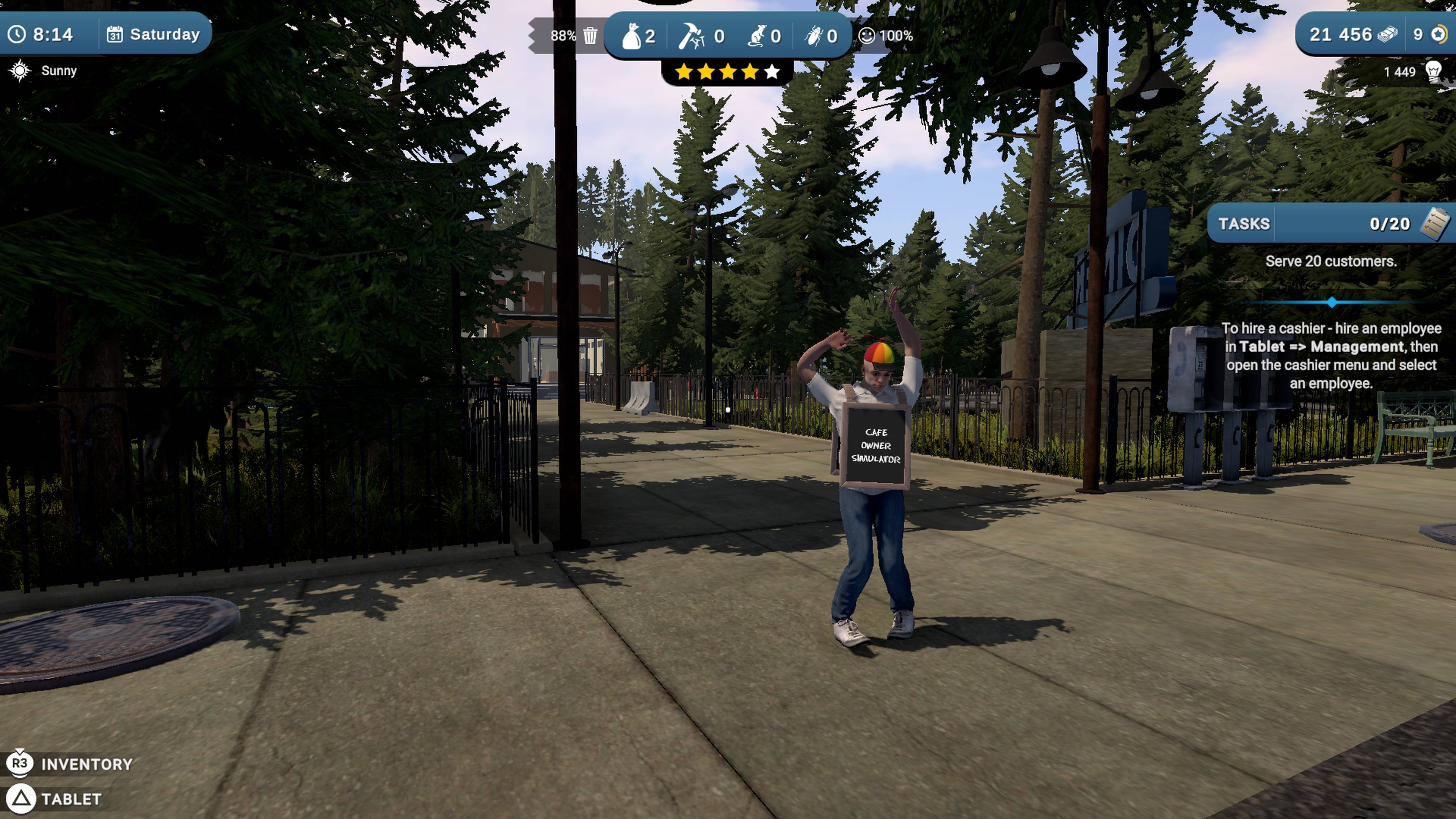
Task: Click the sunny weather icon
Action: tap(19, 70)
